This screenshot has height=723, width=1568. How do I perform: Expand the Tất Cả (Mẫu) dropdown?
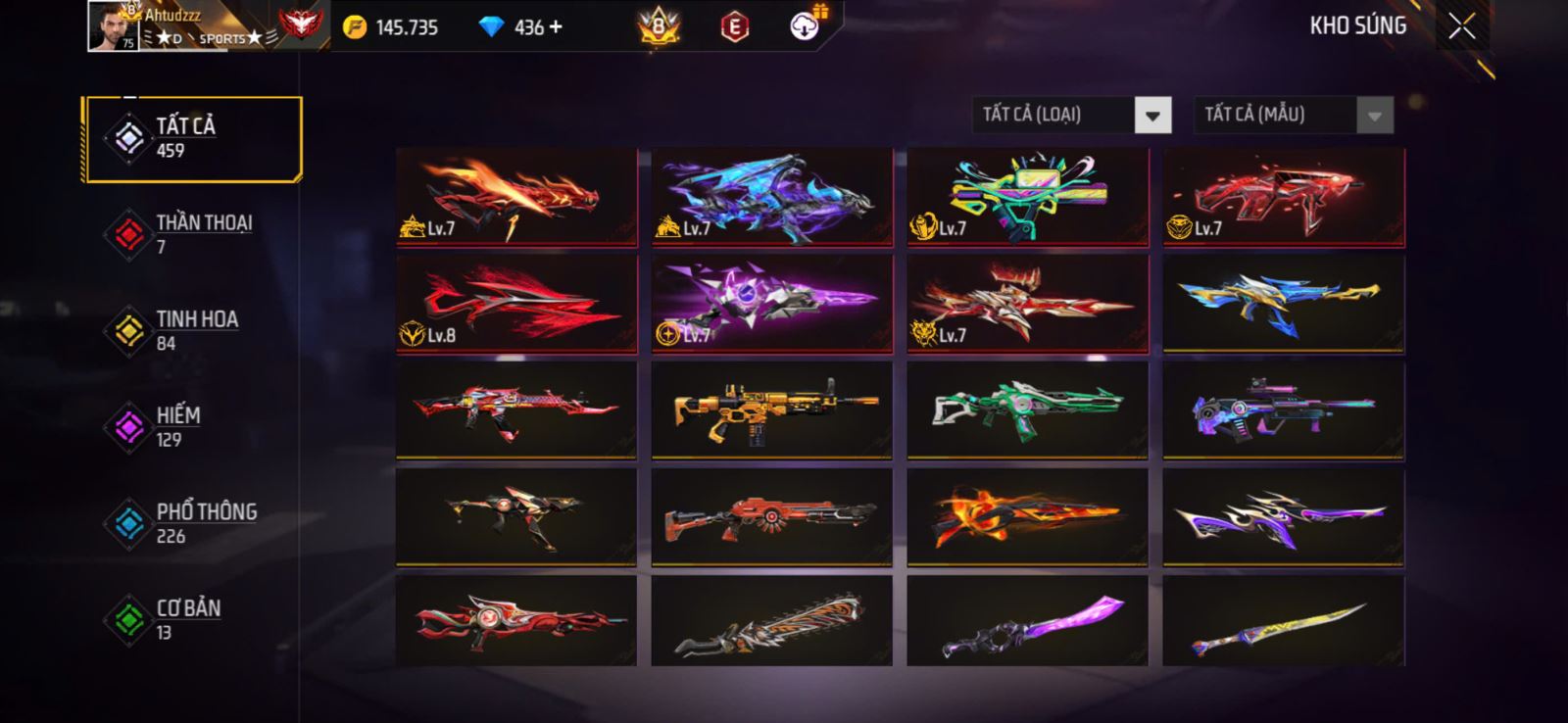point(1374,116)
